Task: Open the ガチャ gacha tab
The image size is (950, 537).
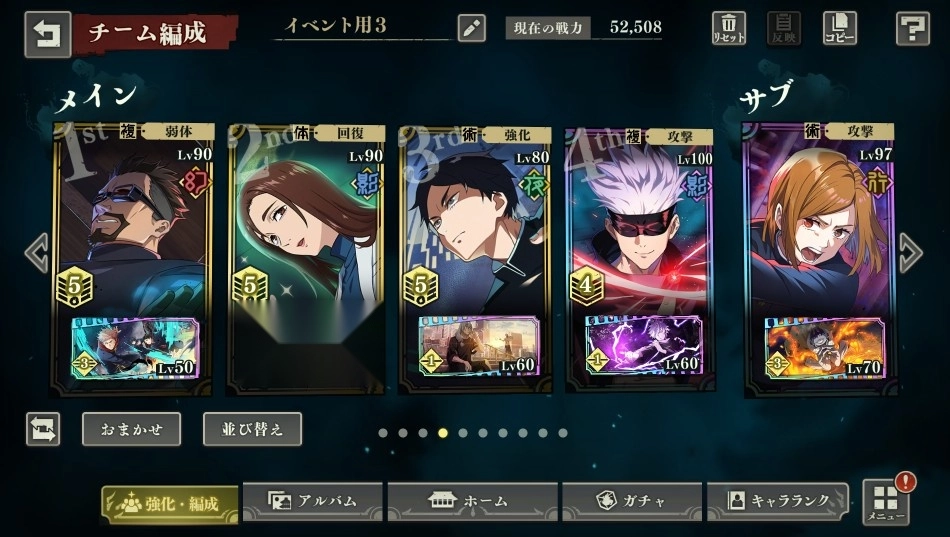Action: click(629, 501)
